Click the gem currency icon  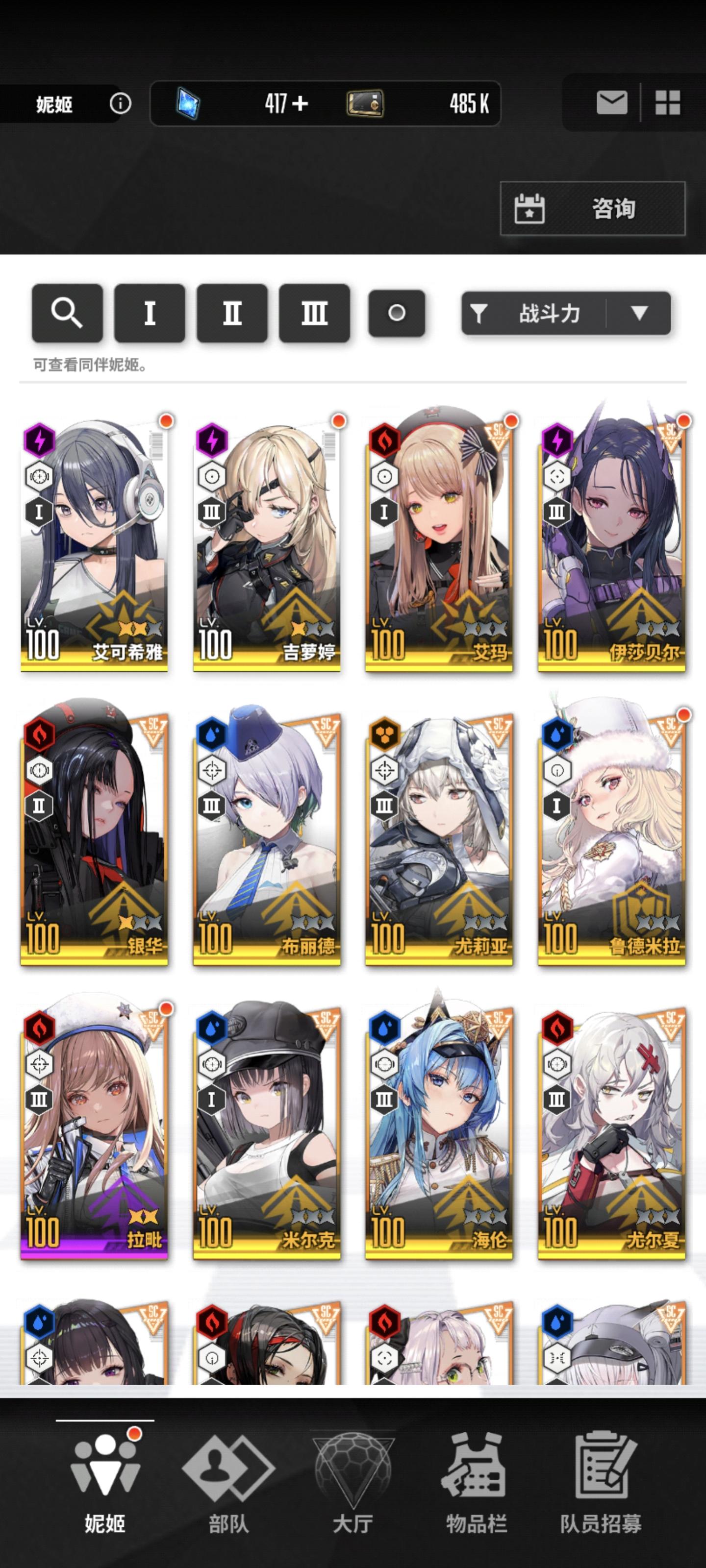(188, 102)
